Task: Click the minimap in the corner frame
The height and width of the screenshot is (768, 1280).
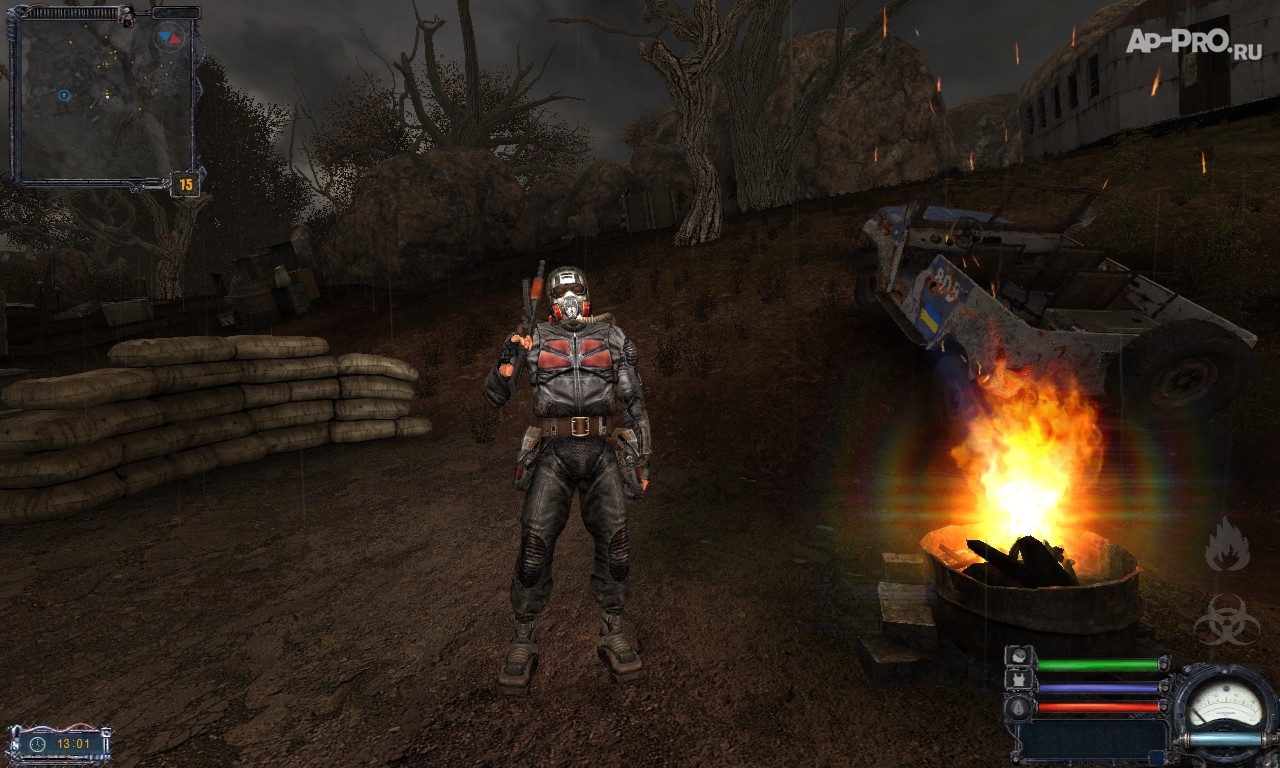Action: pos(104,98)
